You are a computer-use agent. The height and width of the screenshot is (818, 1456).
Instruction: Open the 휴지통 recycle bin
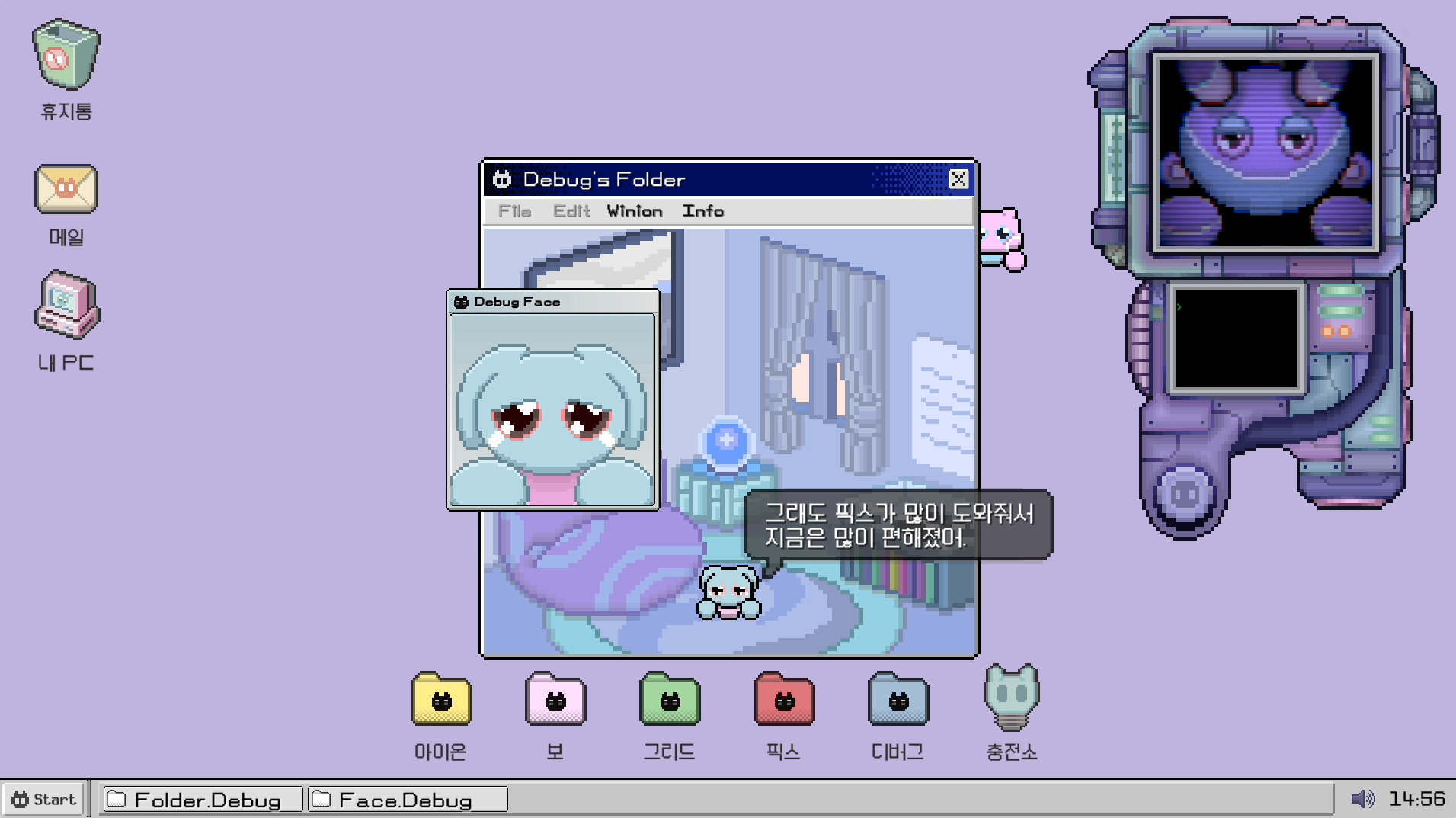(x=65, y=53)
